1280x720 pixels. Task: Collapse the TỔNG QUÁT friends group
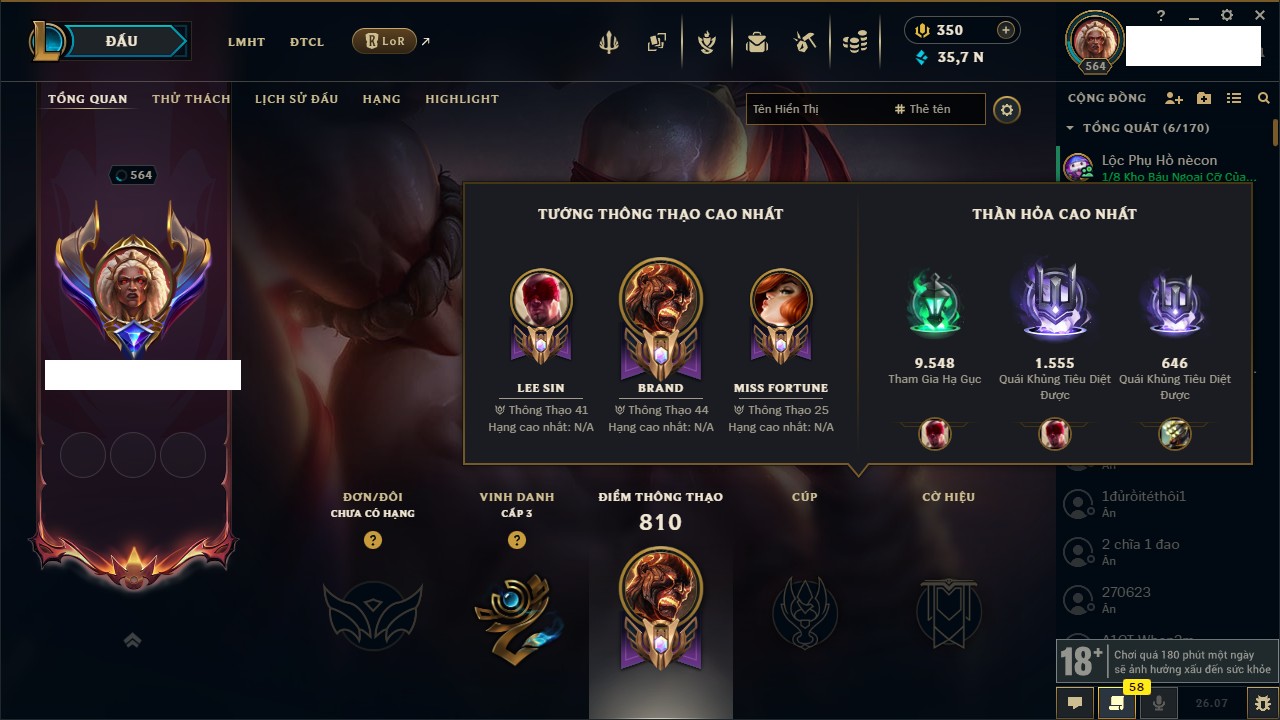(x=1070, y=128)
